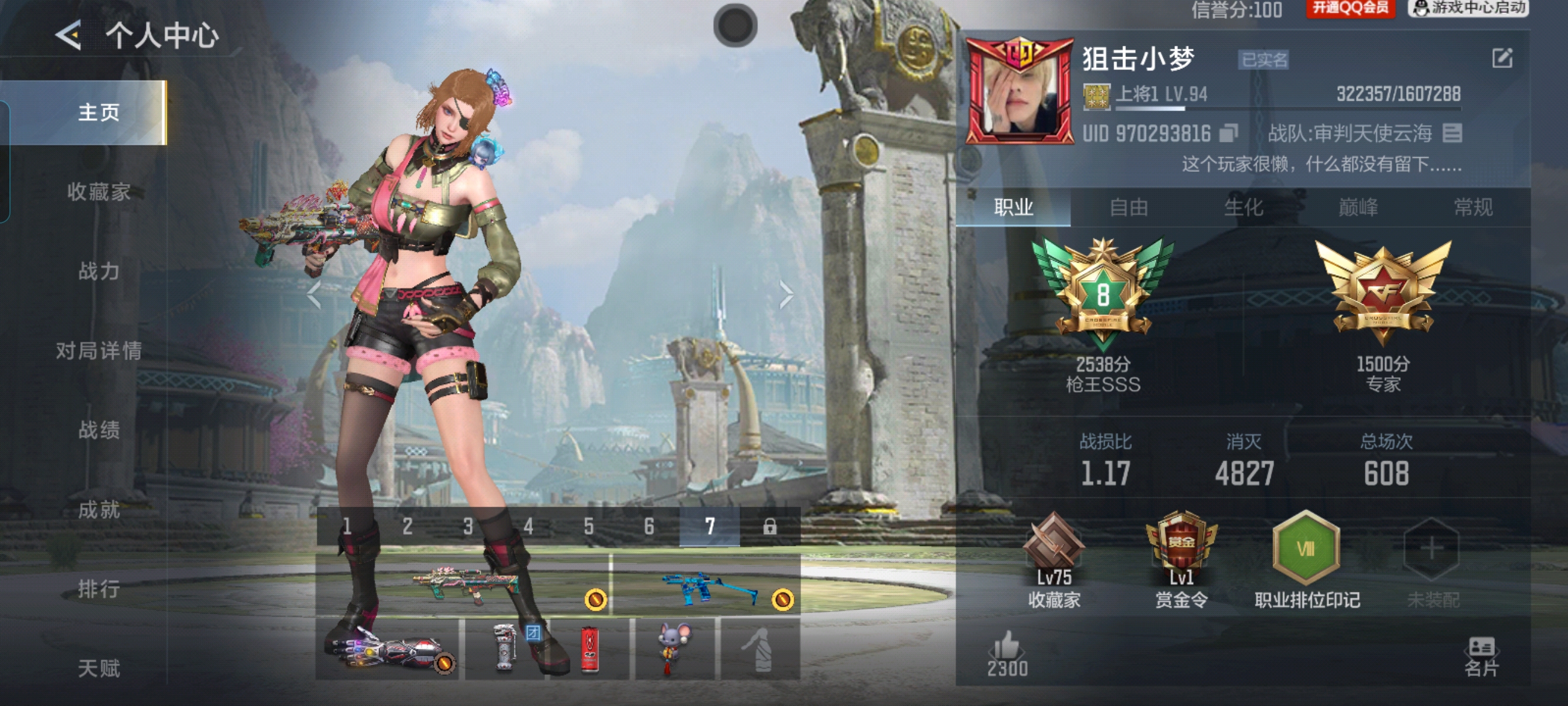This screenshot has height=706, width=1568.
Task: Click the 开通QQ会员 button
Action: (1350, 8)
